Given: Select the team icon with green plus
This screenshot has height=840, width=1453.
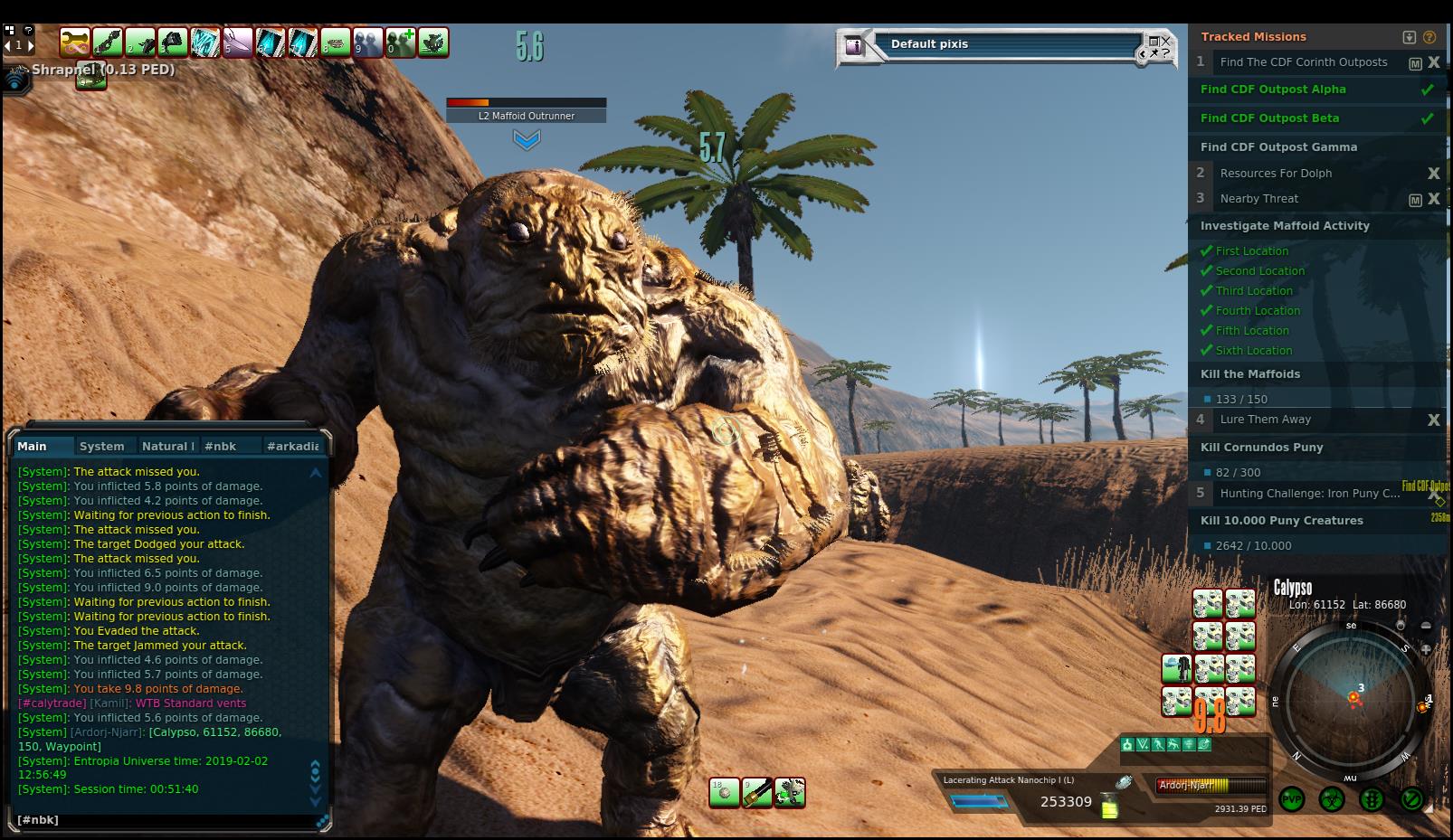Looking at the screenshot, I should [x=401, y=42].
